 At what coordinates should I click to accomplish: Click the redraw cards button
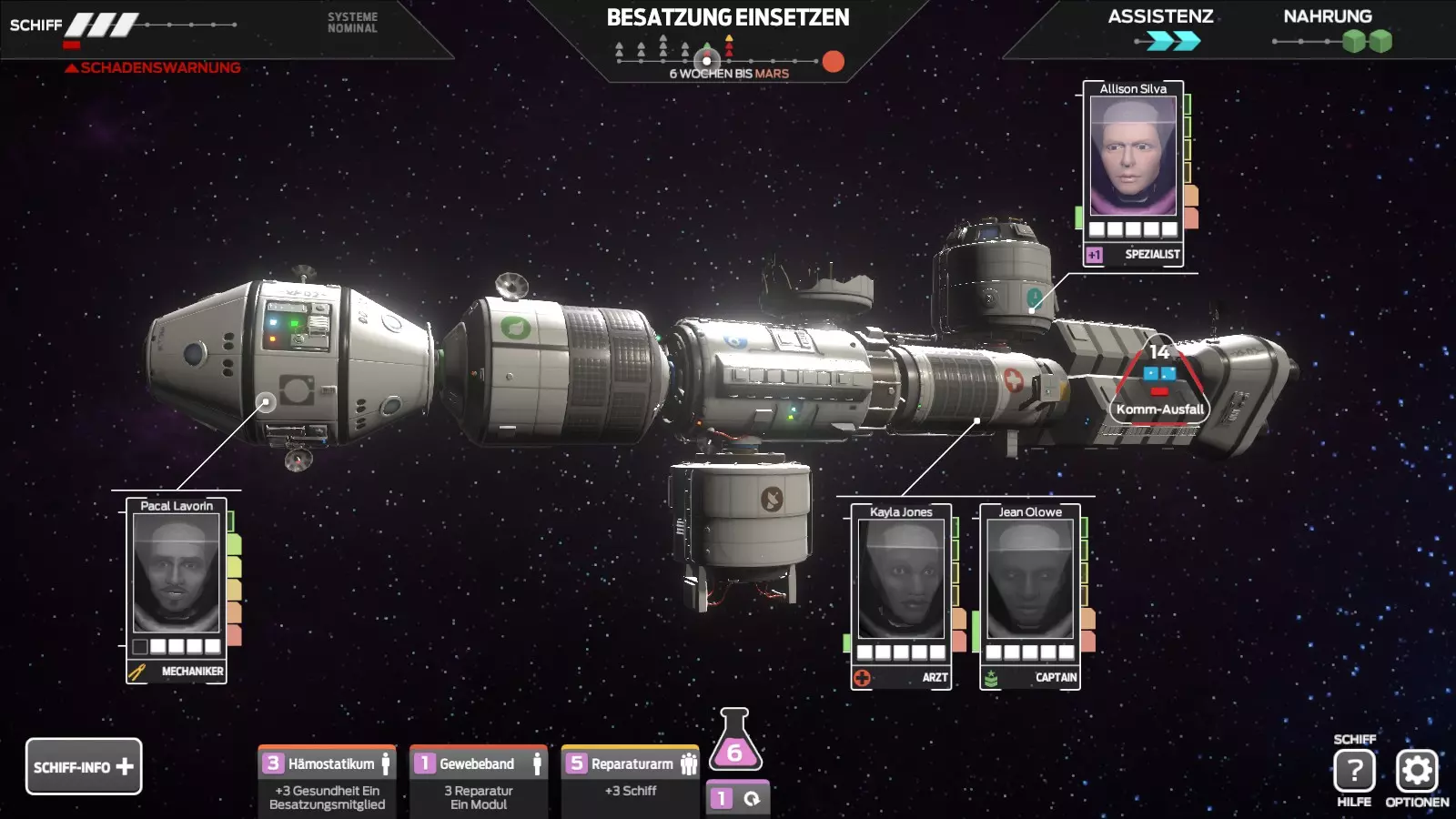click(x=738, y=798)
